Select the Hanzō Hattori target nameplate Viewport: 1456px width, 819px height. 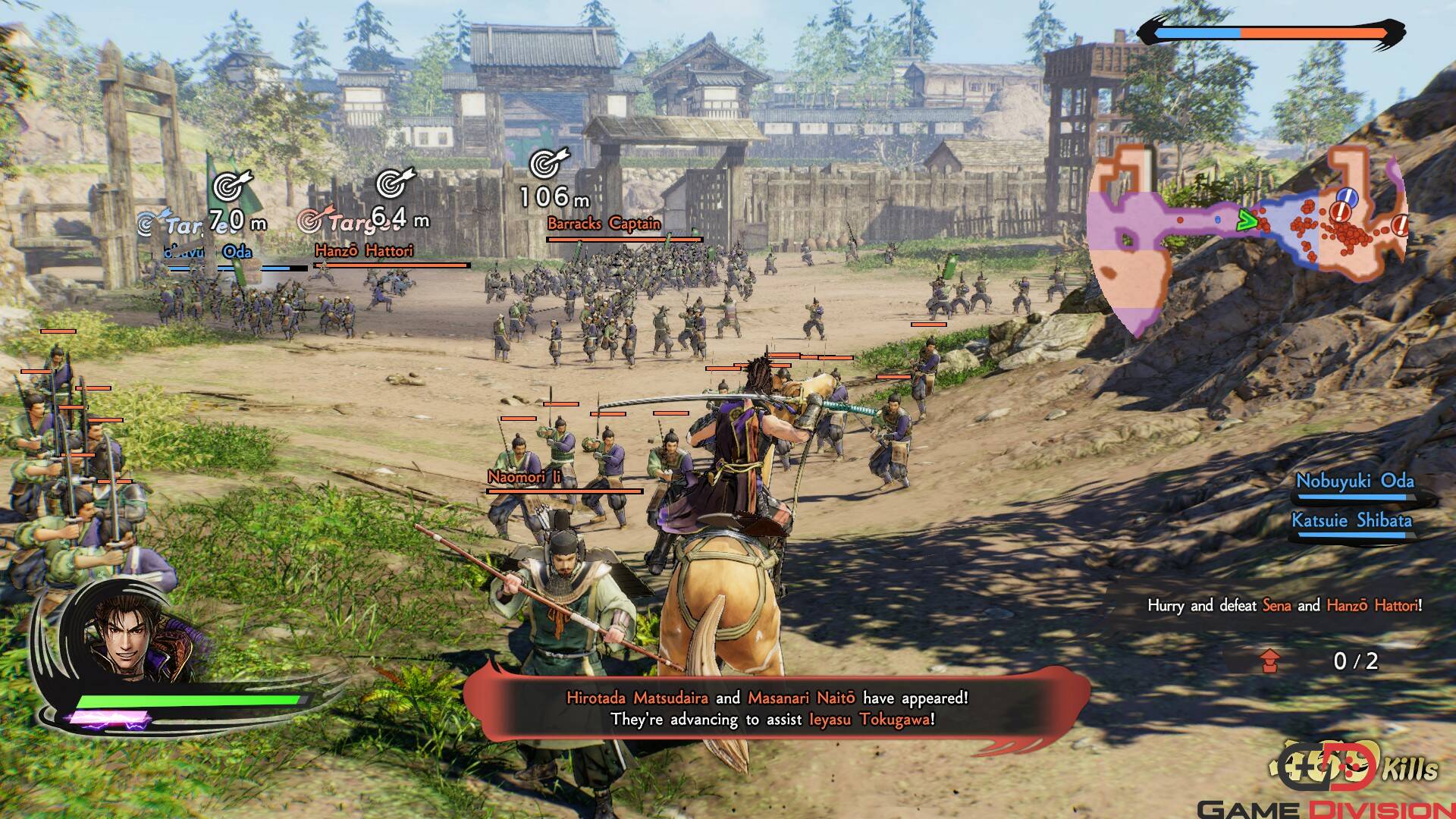point(364,251)
